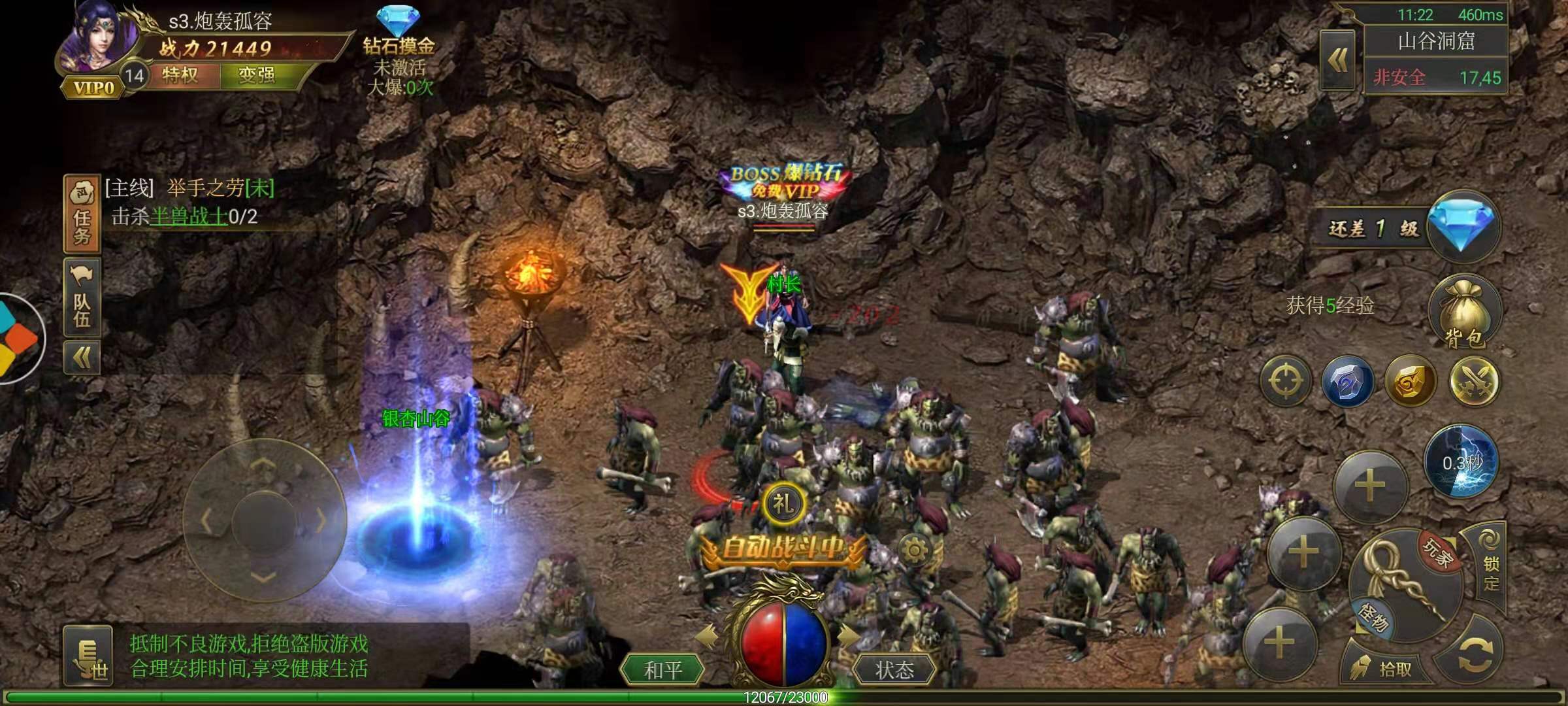Change the 和平 attack mode
The height and width of the screenshot is (706, 1568).
click(663, 669)
